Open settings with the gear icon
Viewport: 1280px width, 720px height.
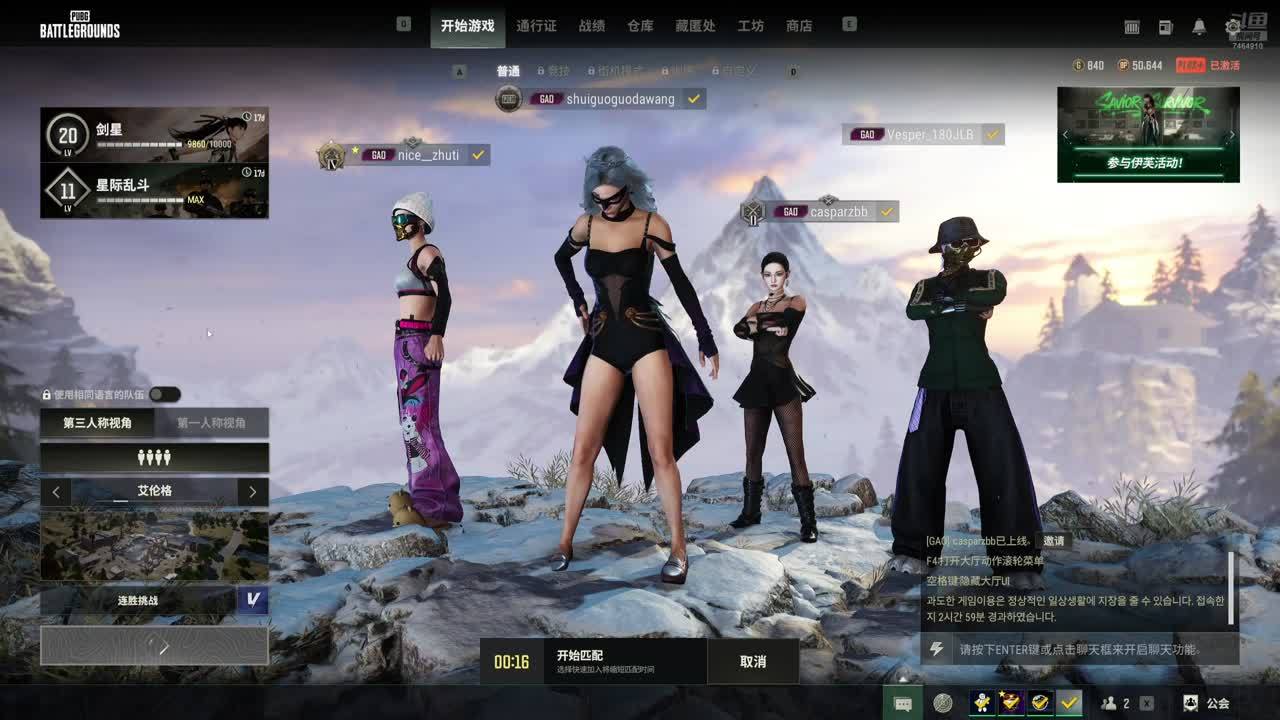pyautogui.click(x=1233, y=27)
